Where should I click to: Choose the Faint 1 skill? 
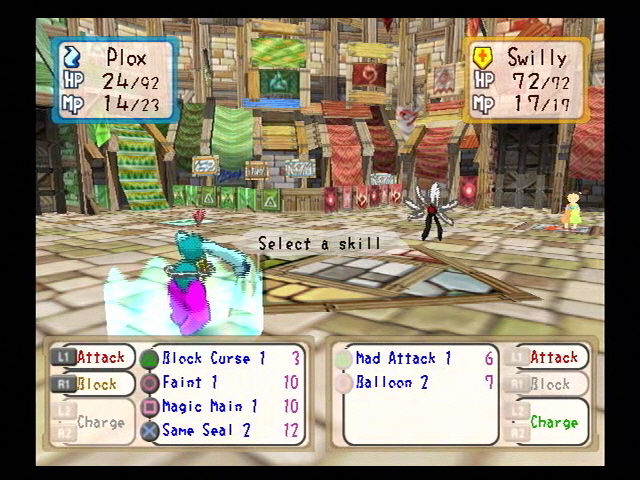[190, 382]
